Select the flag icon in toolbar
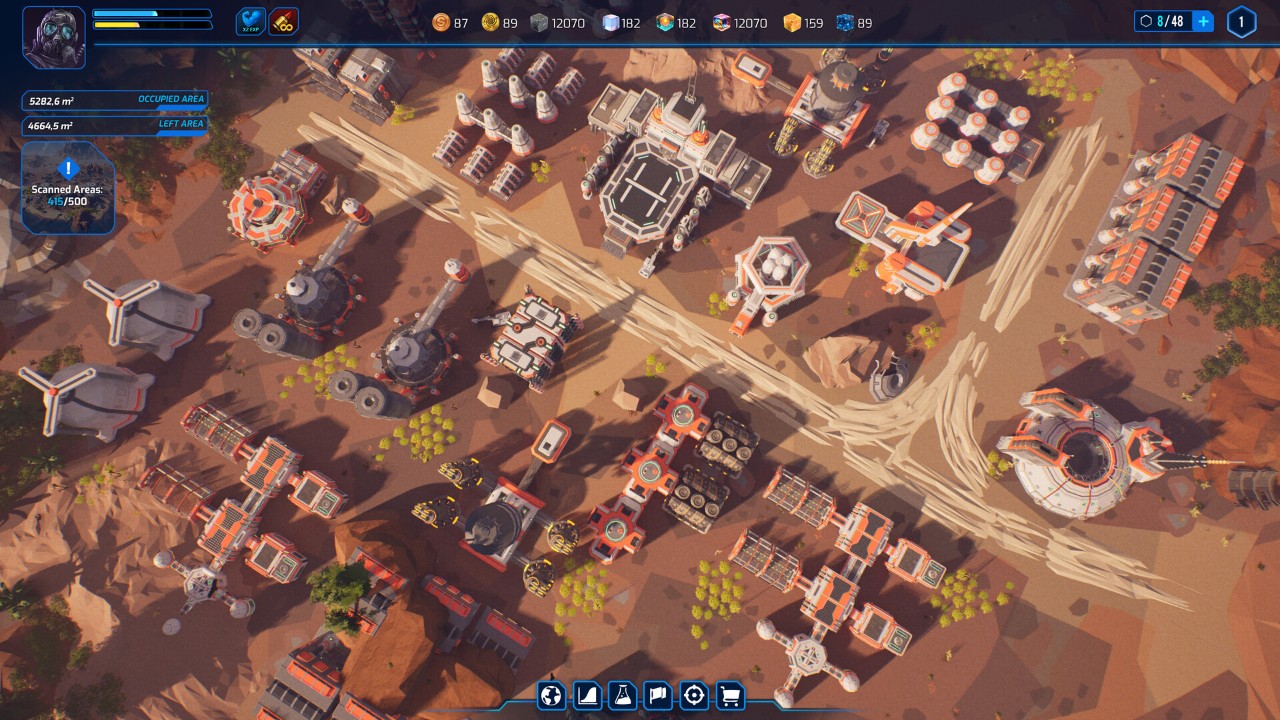This screenshot has width=1280, height=720. click(658, 695)
